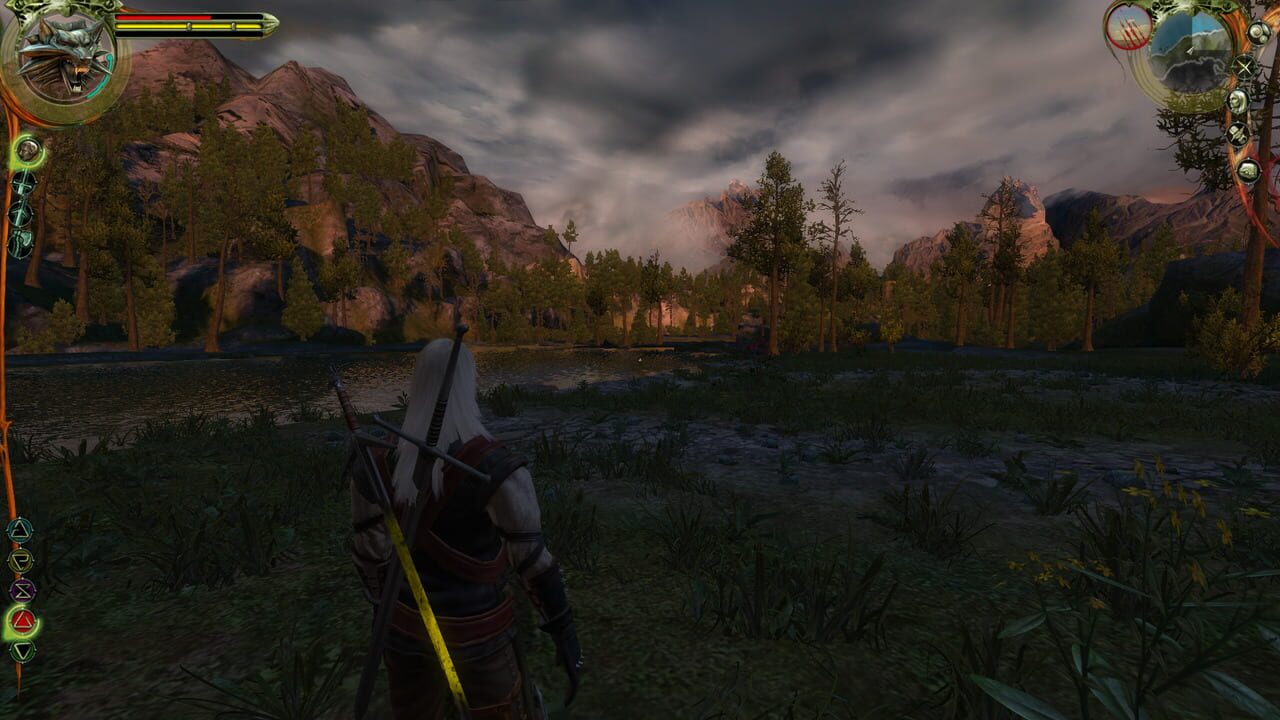Open the character sheet via Geralt's portrait icon

click(1237, 102)
